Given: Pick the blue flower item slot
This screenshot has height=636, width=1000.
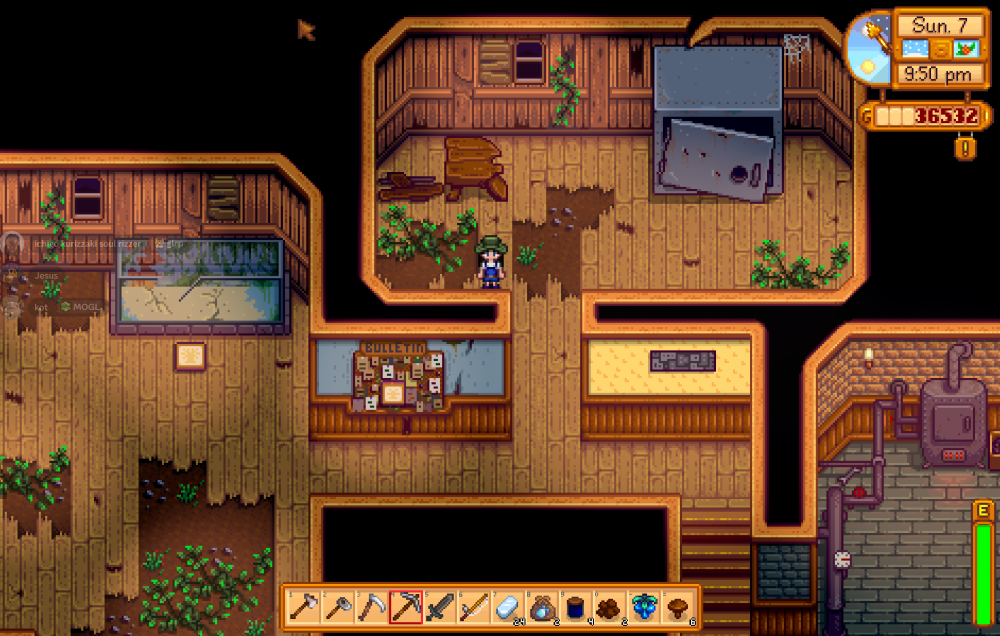Looking at the screenshot, I should pyautogui.click(x=643, y=607).
